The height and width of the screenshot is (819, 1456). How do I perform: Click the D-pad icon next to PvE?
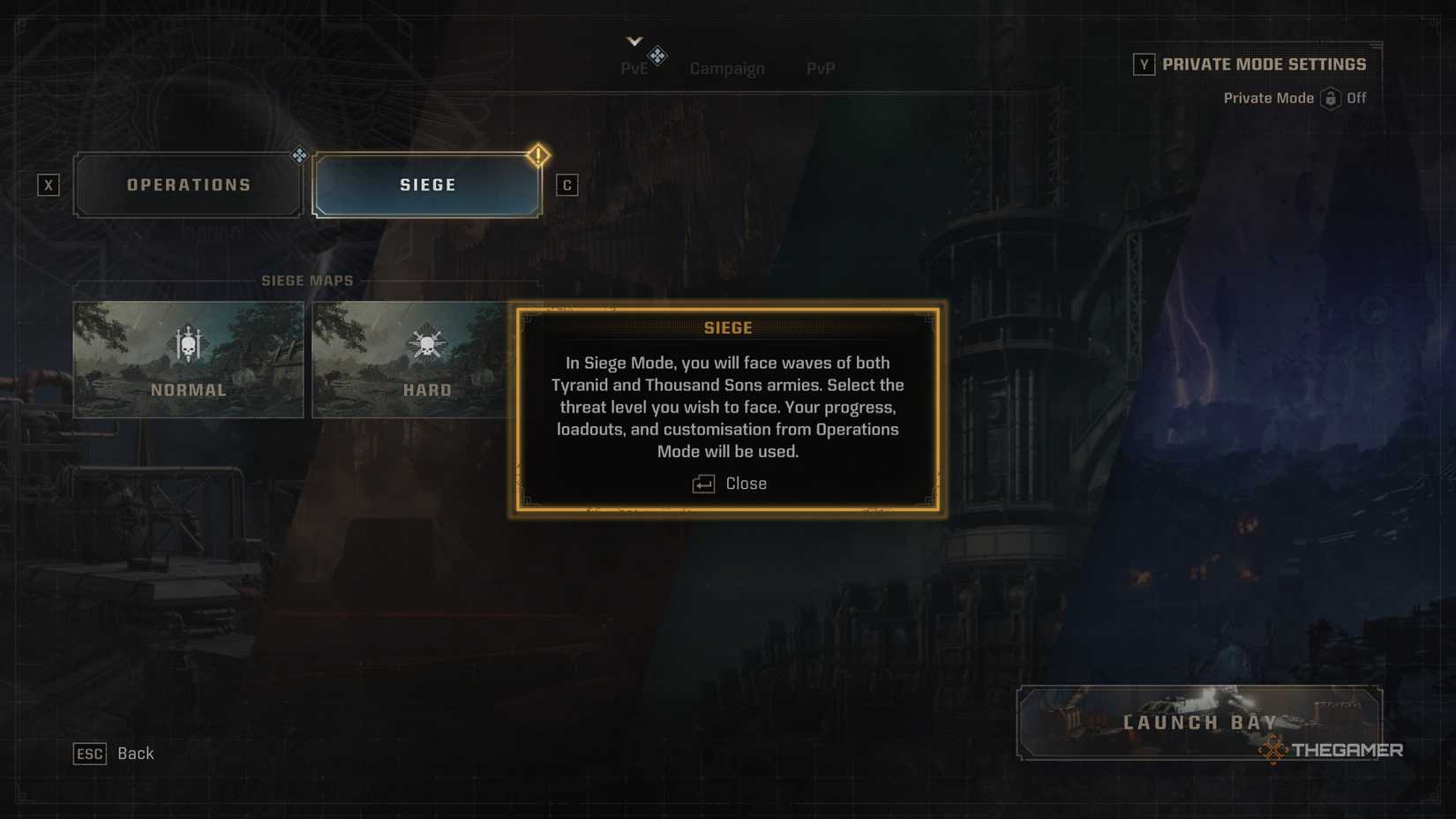pyautogui.click(x=657, y=55)
